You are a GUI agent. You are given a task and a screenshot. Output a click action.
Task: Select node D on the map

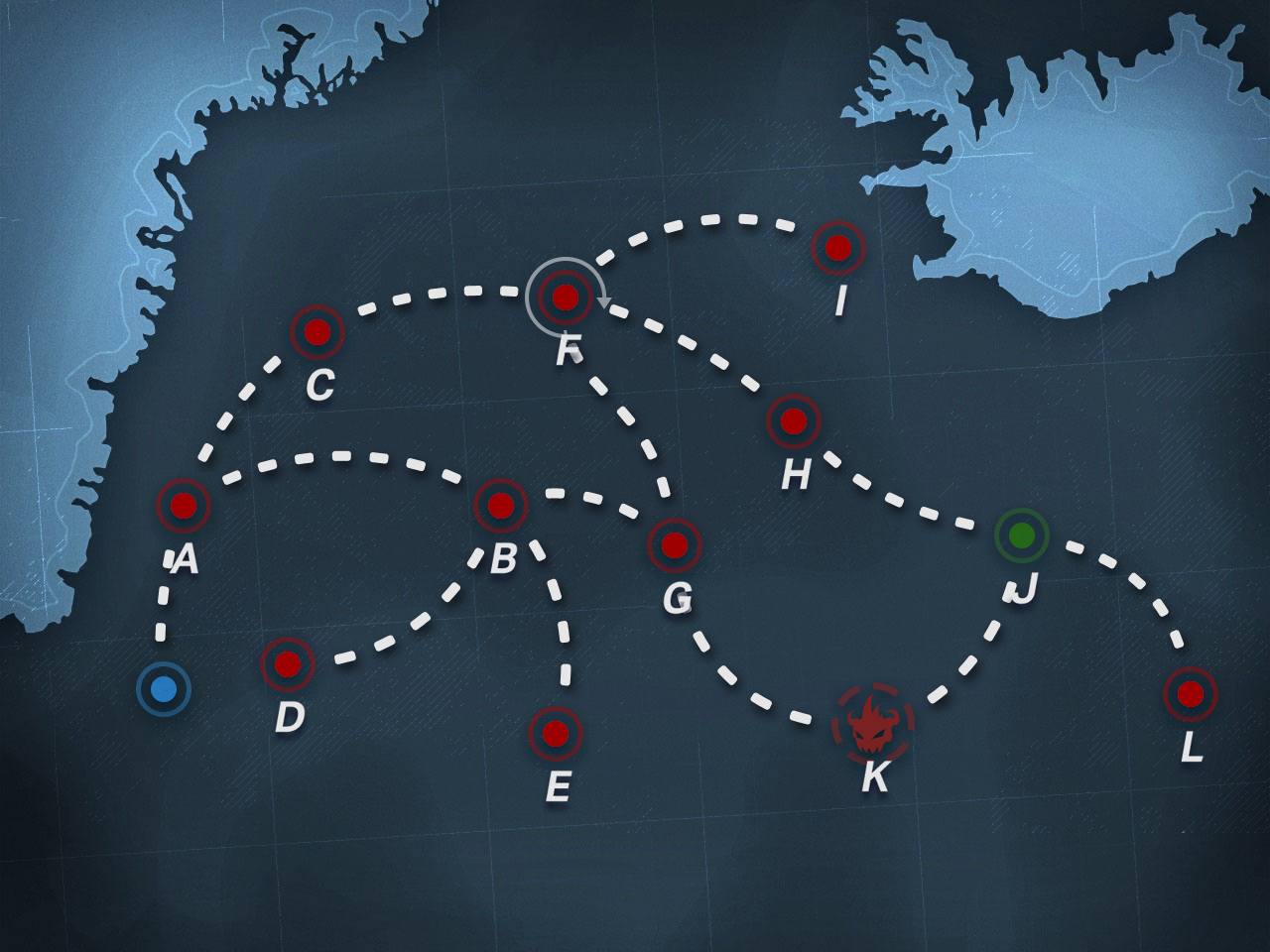pos(288,664)
